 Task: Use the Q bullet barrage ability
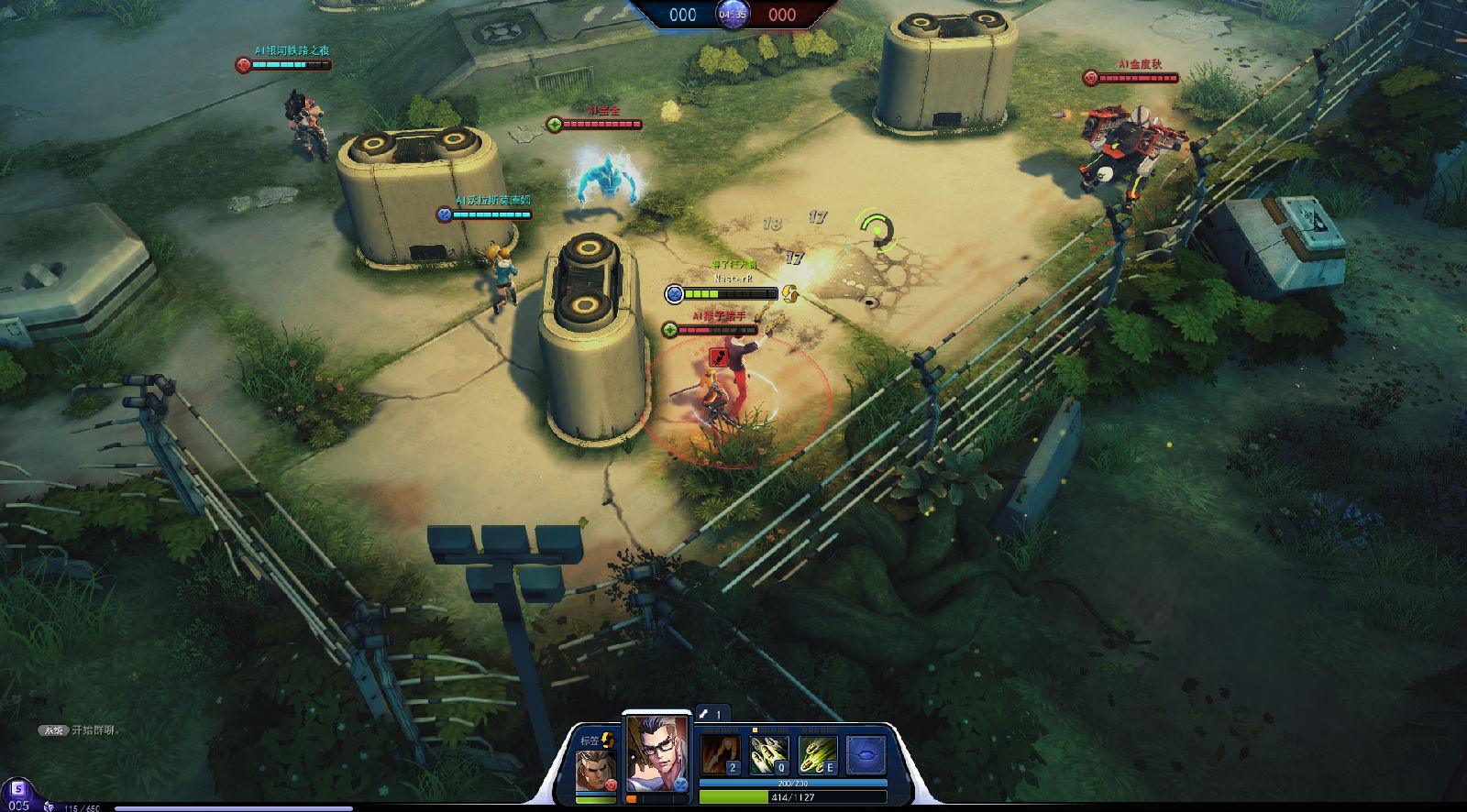(768, 754)
